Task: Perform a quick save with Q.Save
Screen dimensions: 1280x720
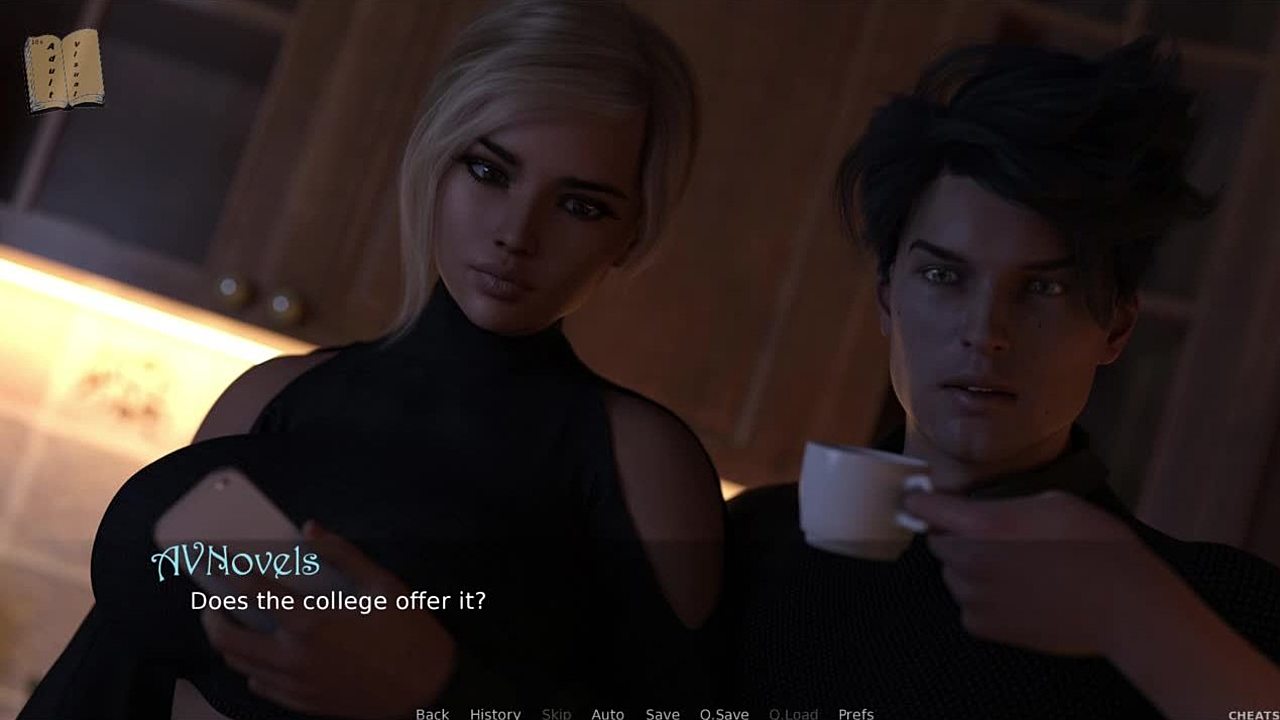Action: coord(724,713)
